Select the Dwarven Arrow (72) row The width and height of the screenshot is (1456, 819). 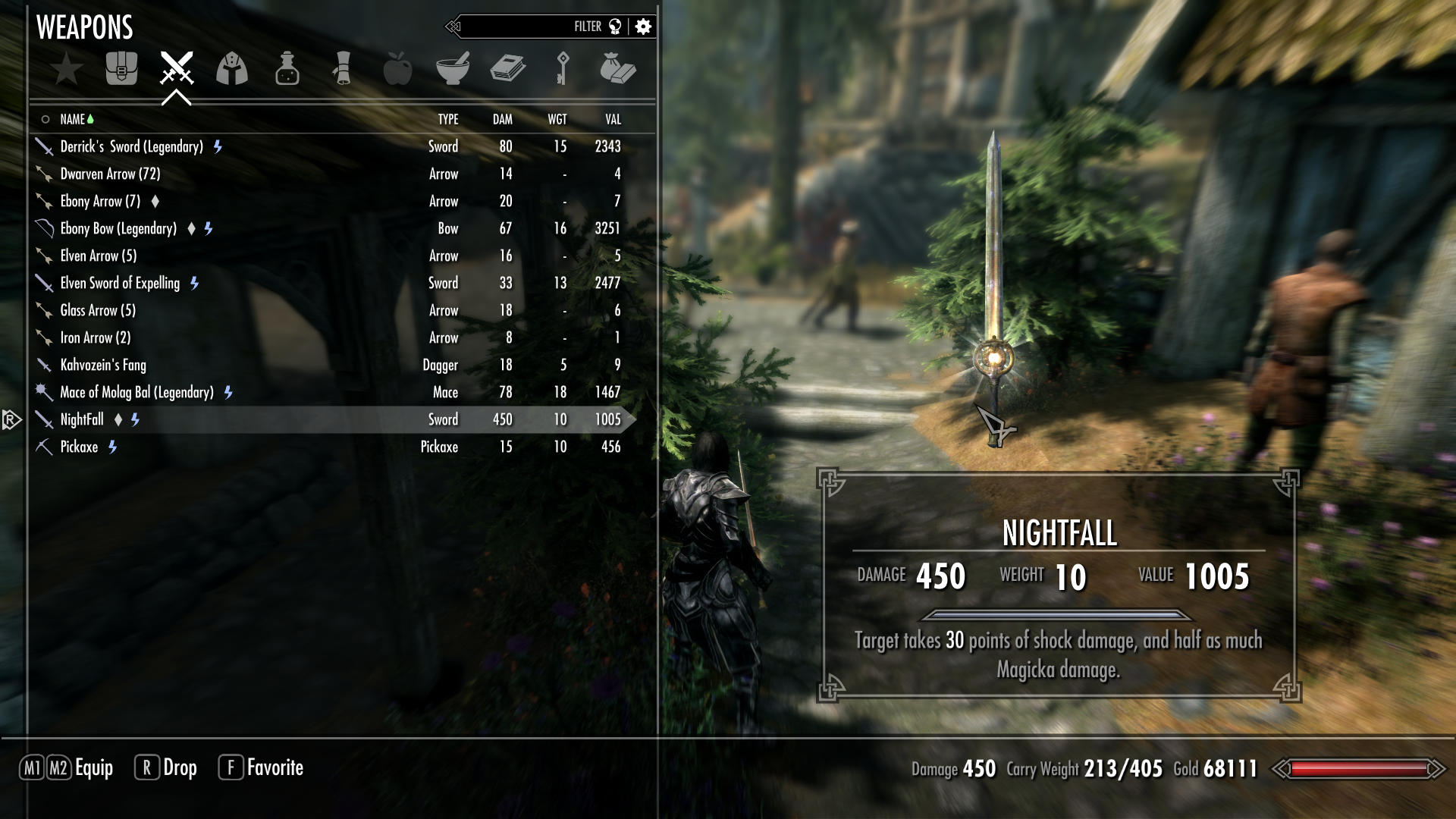click(x=110, y=174)
